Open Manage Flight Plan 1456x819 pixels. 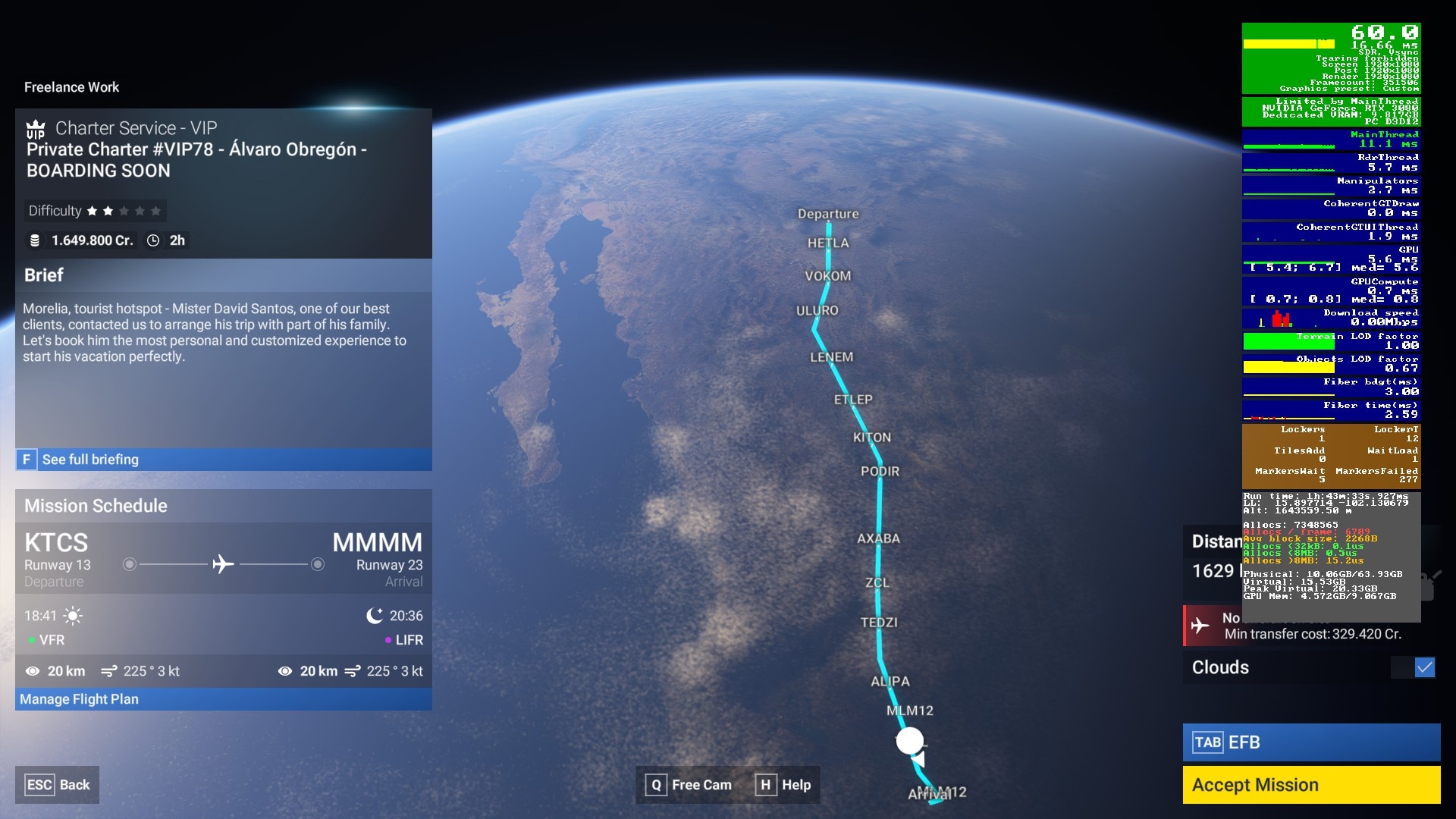79,699
